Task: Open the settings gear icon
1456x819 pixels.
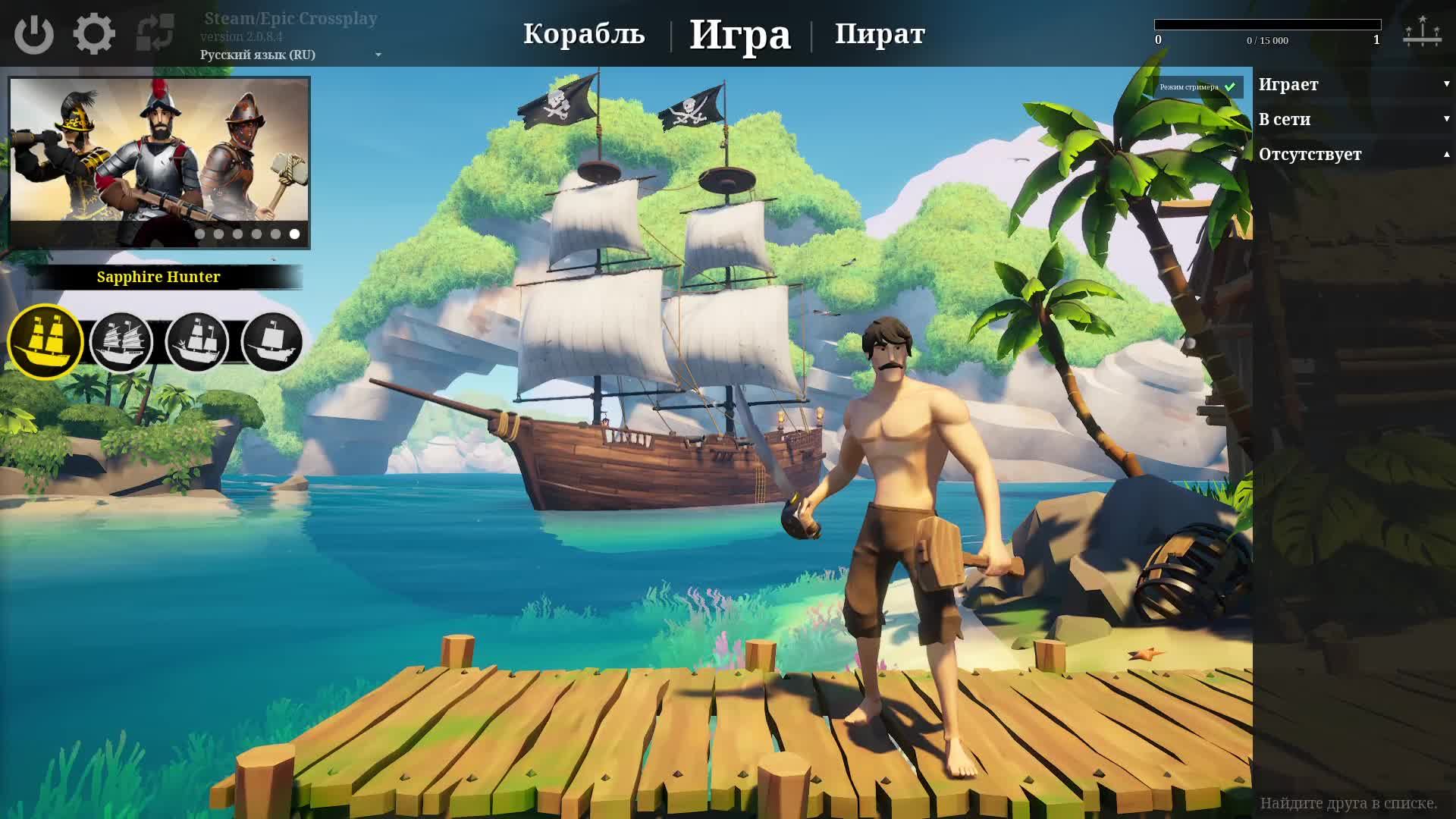Action: point(95,33)
